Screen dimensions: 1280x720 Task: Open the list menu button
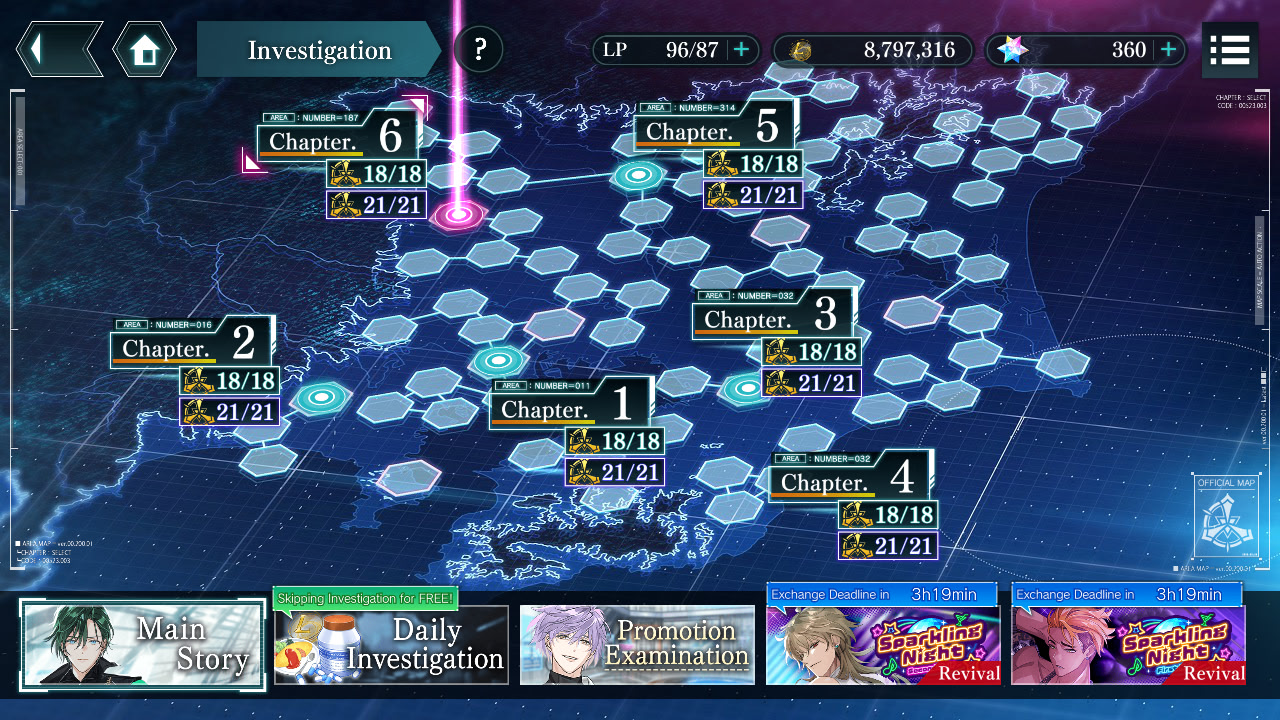[1229, 50]
